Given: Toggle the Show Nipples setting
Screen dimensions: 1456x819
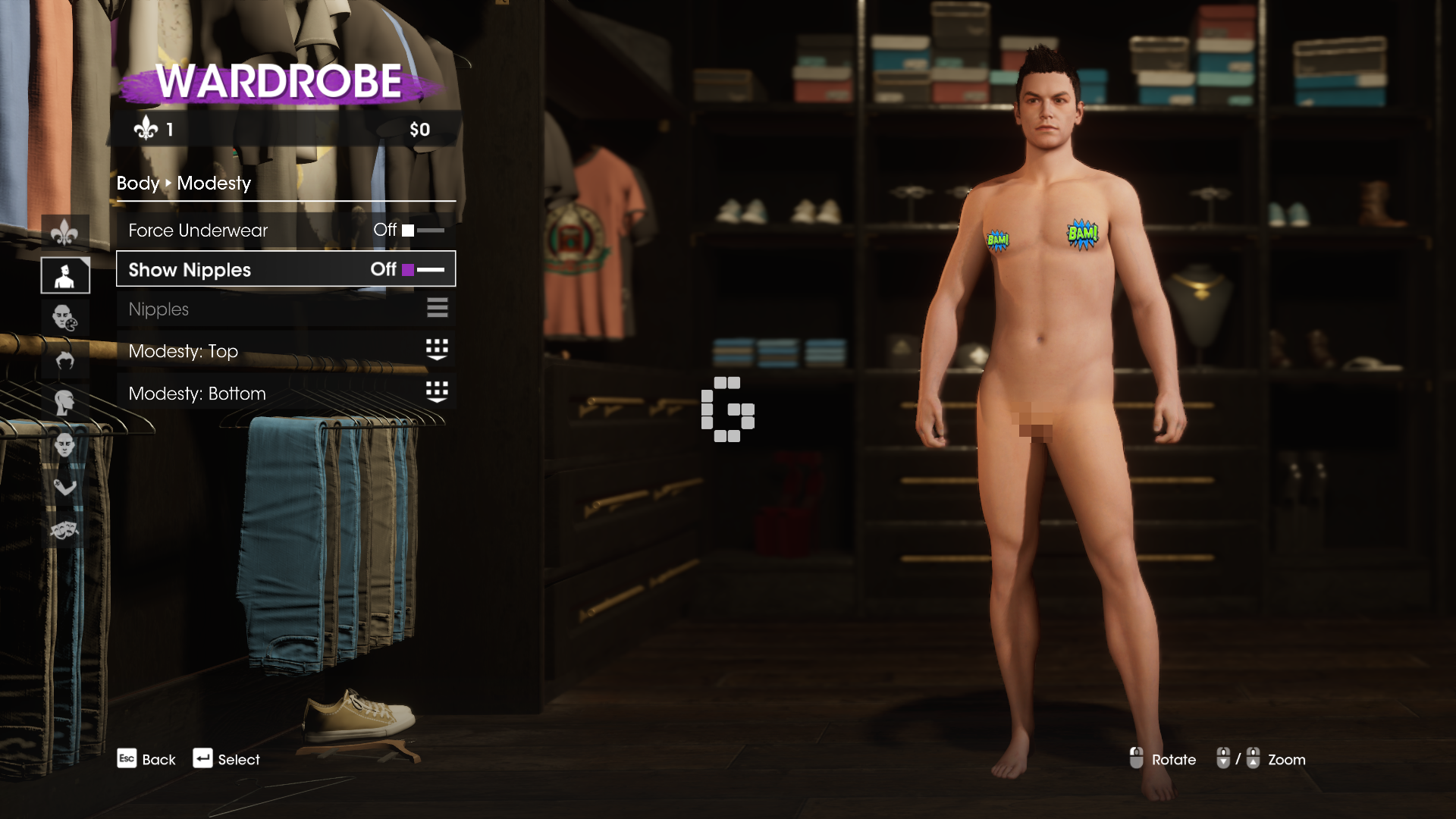Looking at the screenshot, I should click(x=285, y=269).
